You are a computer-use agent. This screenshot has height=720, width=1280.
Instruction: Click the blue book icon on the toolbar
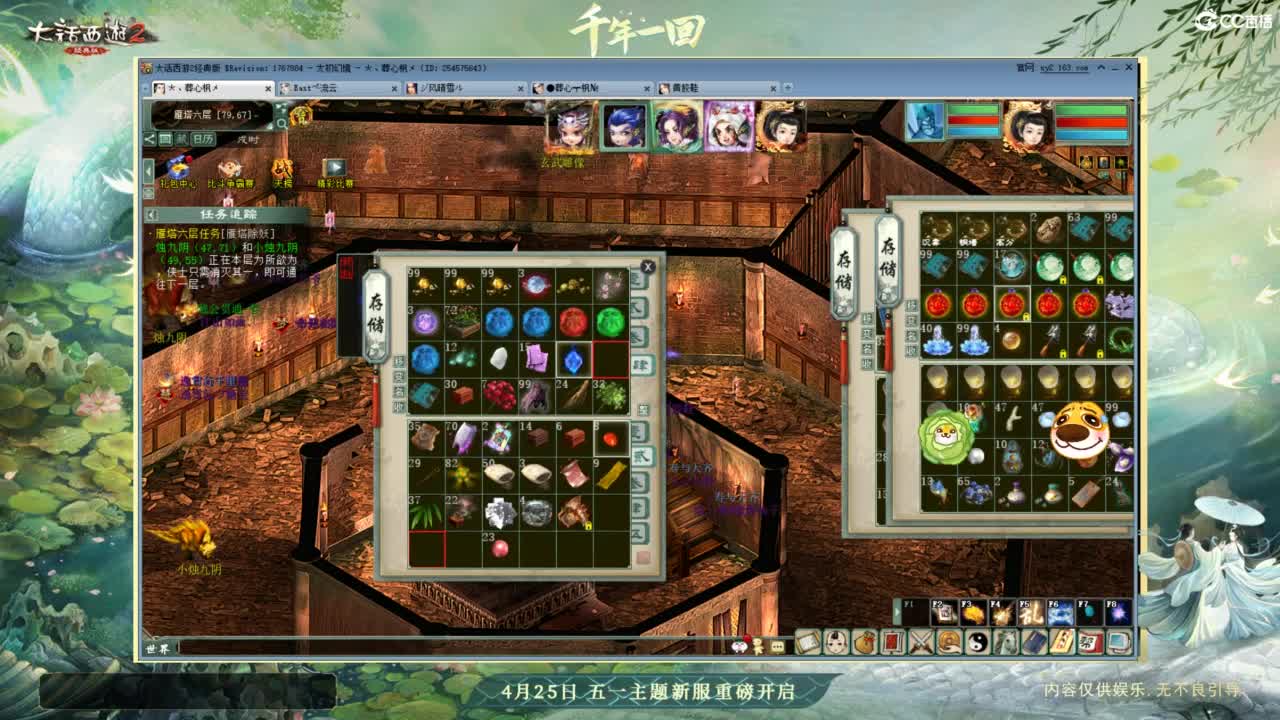pos(1032,642)
